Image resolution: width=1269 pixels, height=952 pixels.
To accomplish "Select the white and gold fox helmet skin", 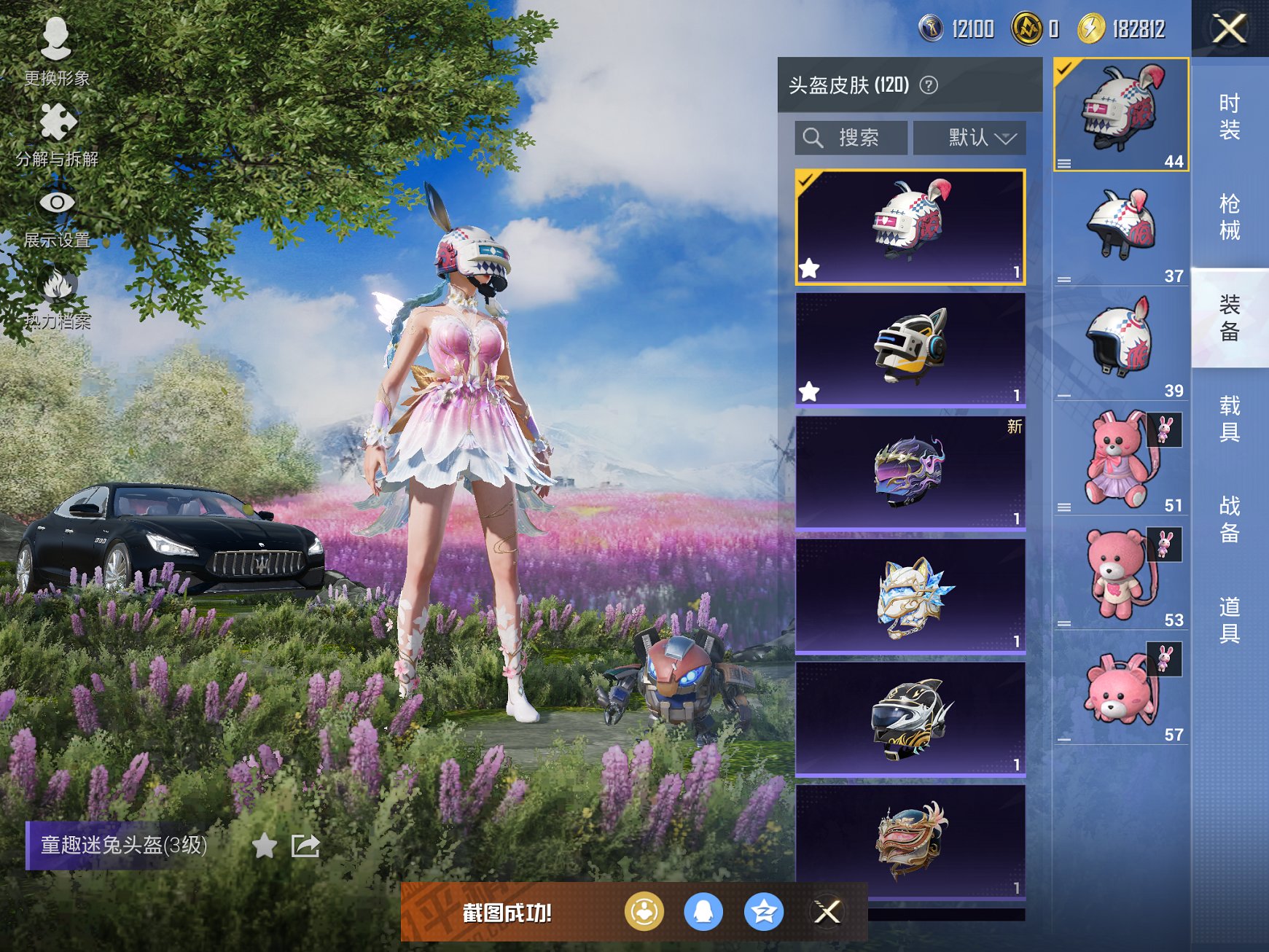I will [x=910, y=595].
